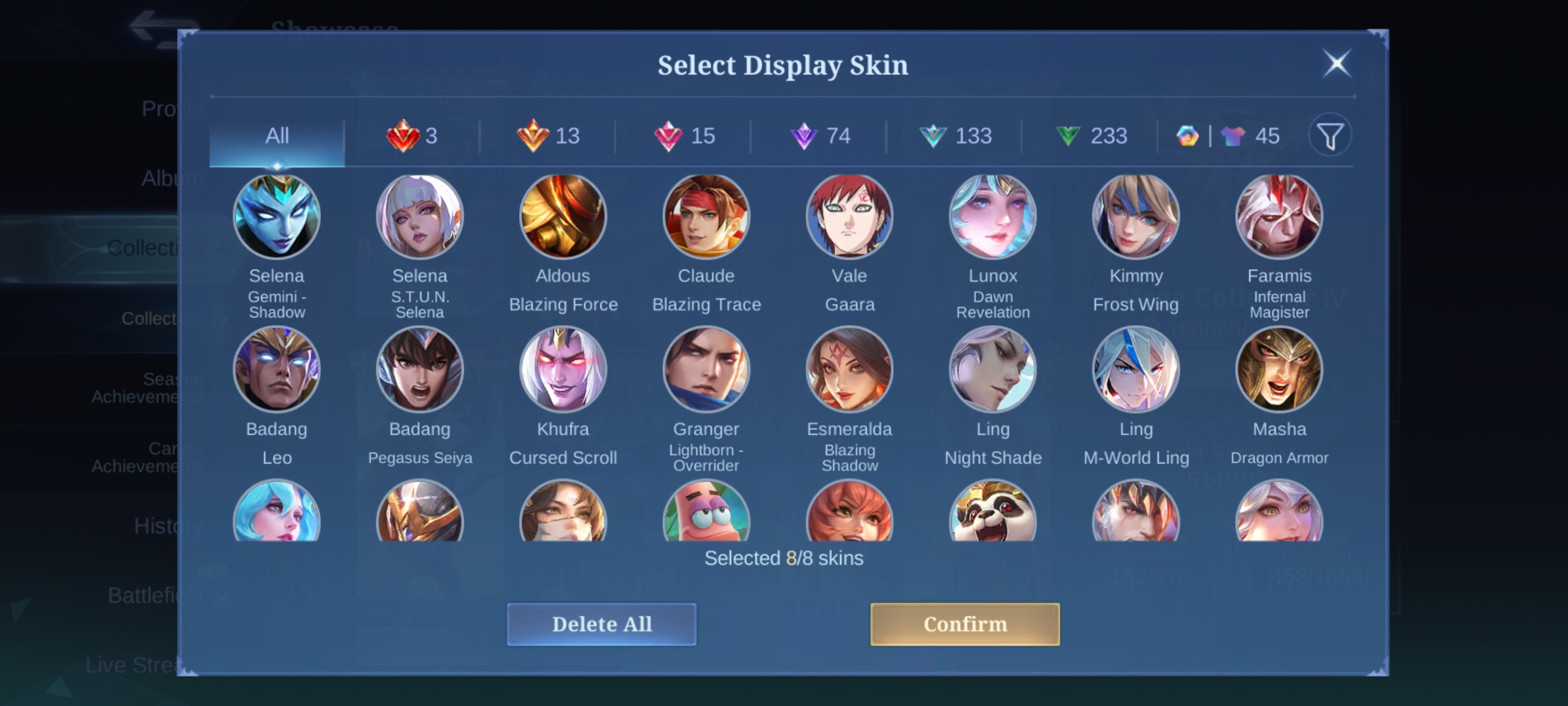The image size is (1568, 706).
Task: Select Selena's Gemini - Shadow skin
Action: [277, 216]
